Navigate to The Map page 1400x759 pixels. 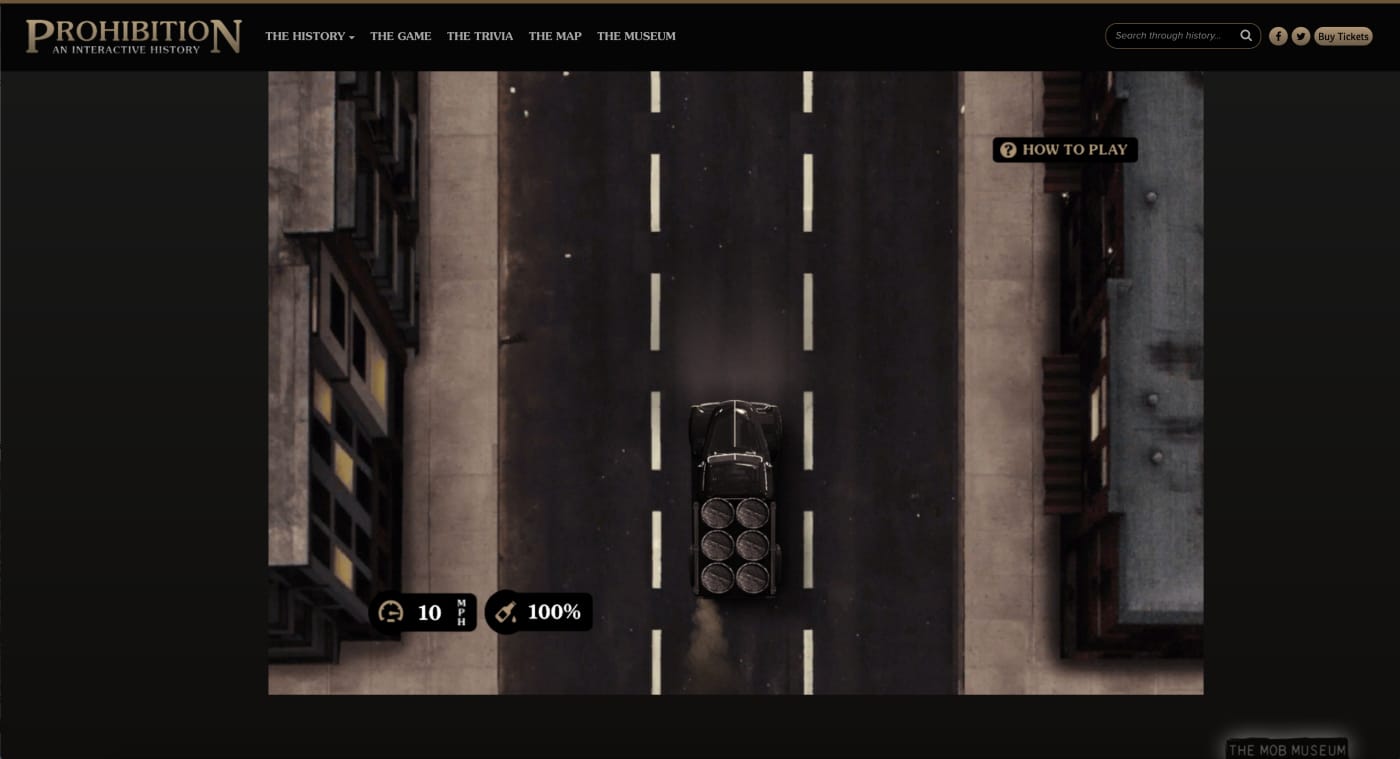point(555,36)
